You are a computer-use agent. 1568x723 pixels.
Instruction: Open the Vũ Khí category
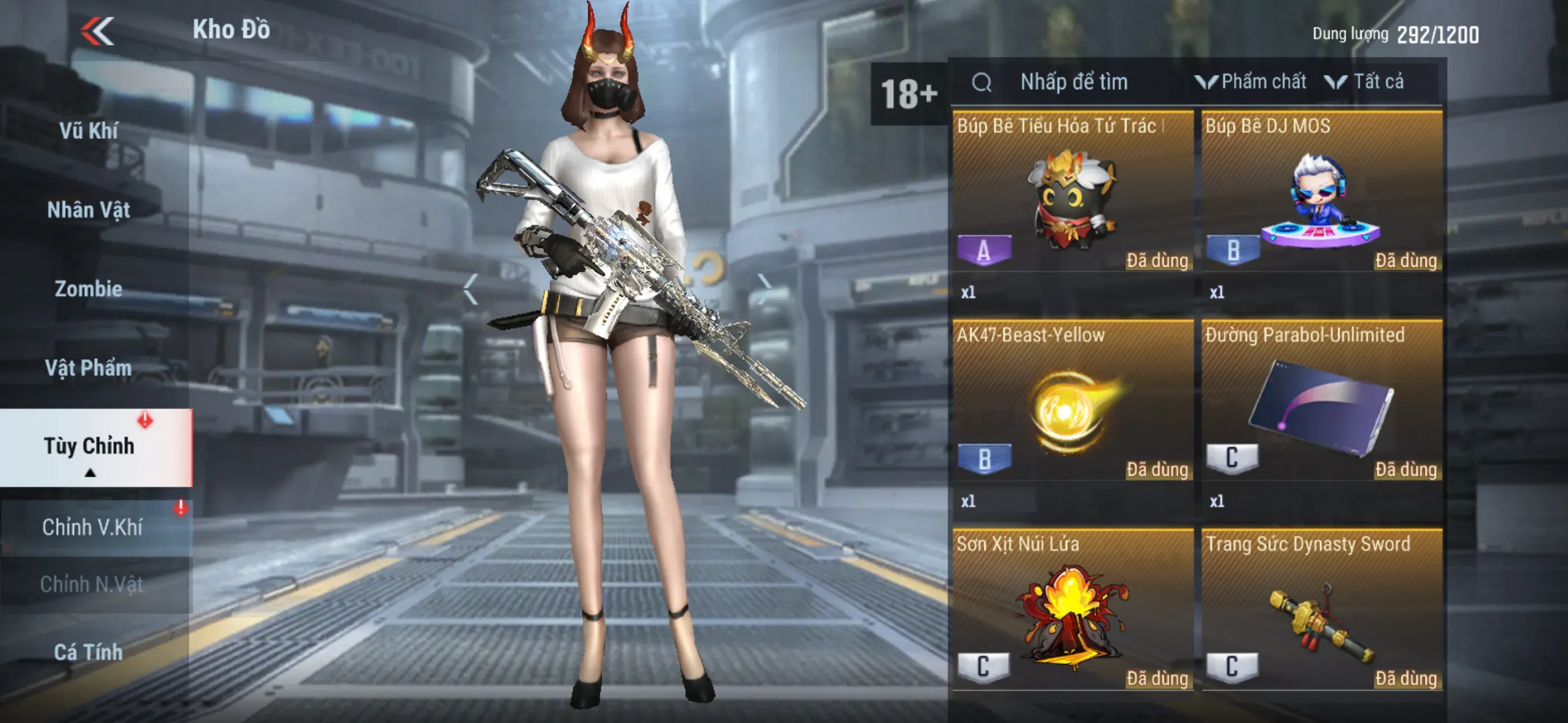click(x=89, y=131)
